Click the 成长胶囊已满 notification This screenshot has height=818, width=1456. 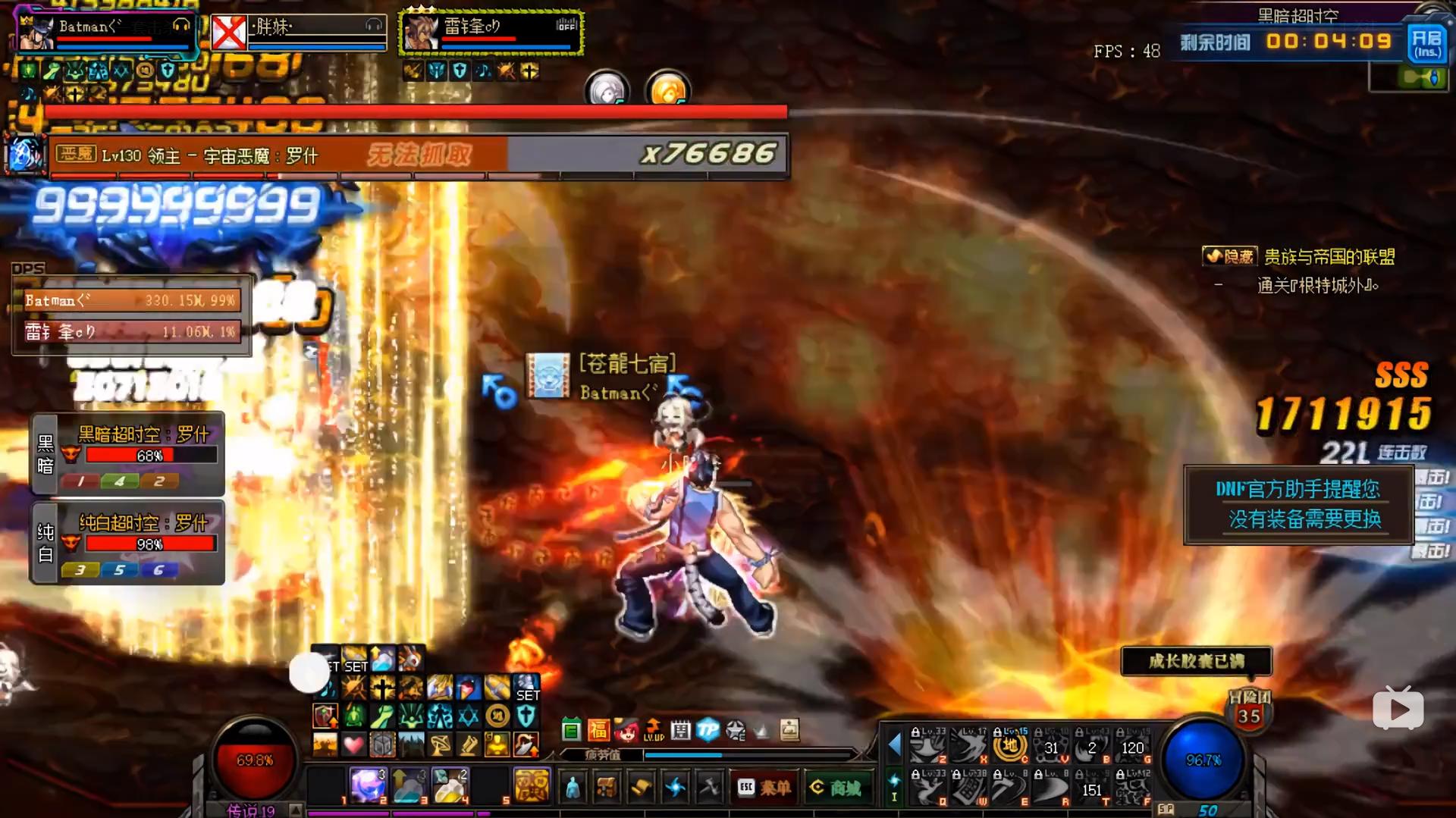pos(1196,661)
